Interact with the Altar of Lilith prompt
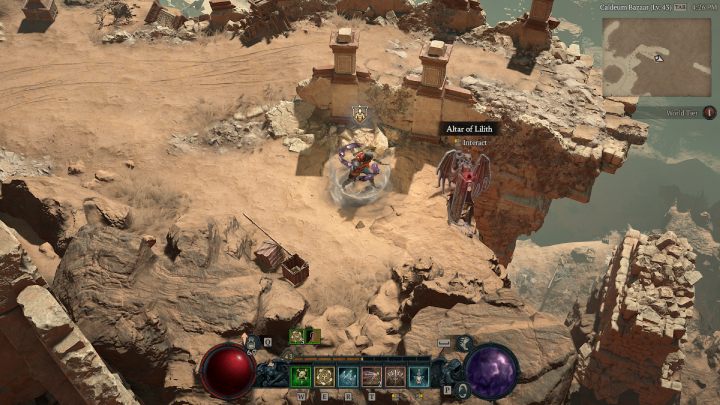The height and width of the screenshot is (405, 720). (474, 143)
